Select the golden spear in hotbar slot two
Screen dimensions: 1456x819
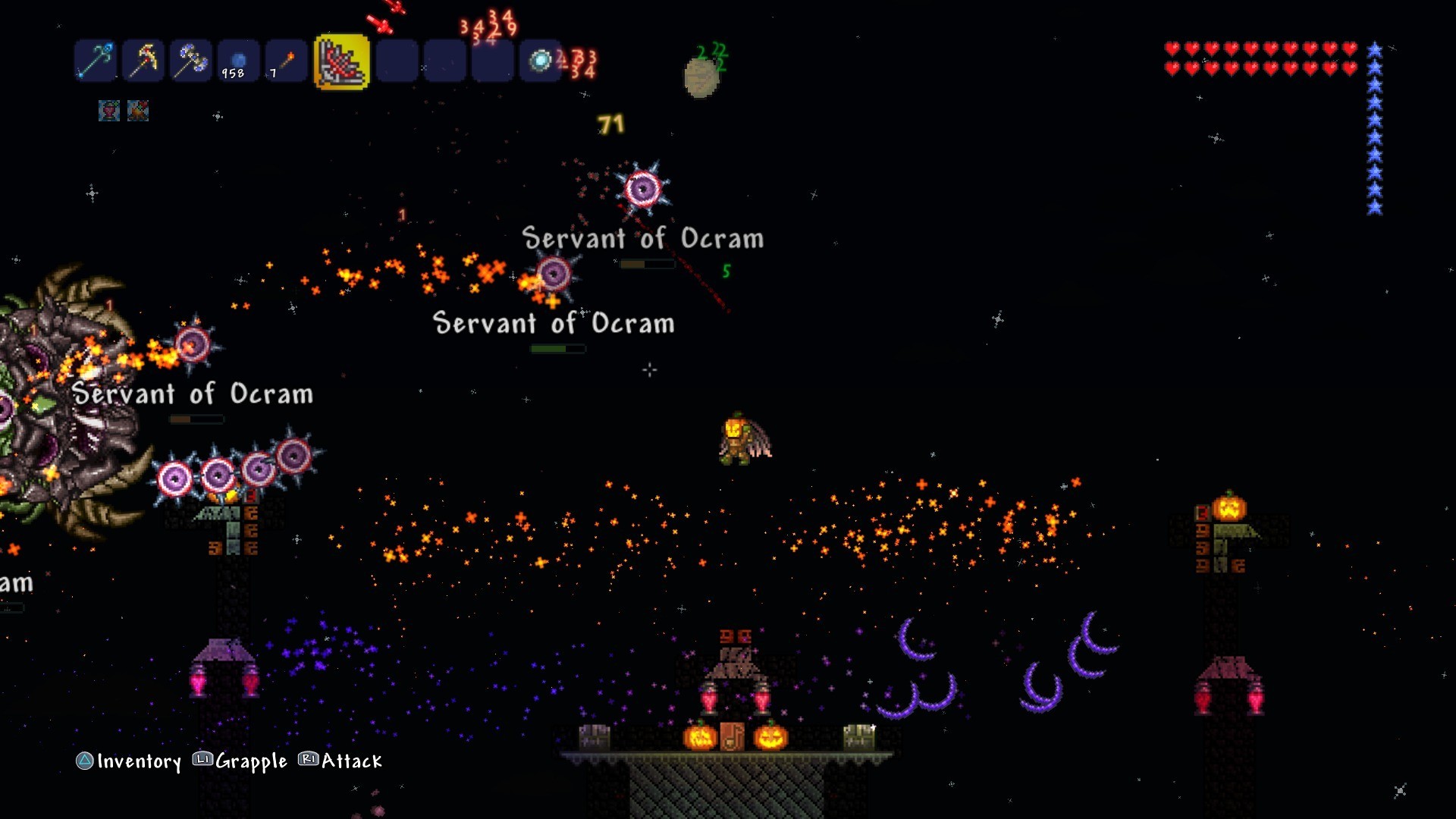pos(143,61)
